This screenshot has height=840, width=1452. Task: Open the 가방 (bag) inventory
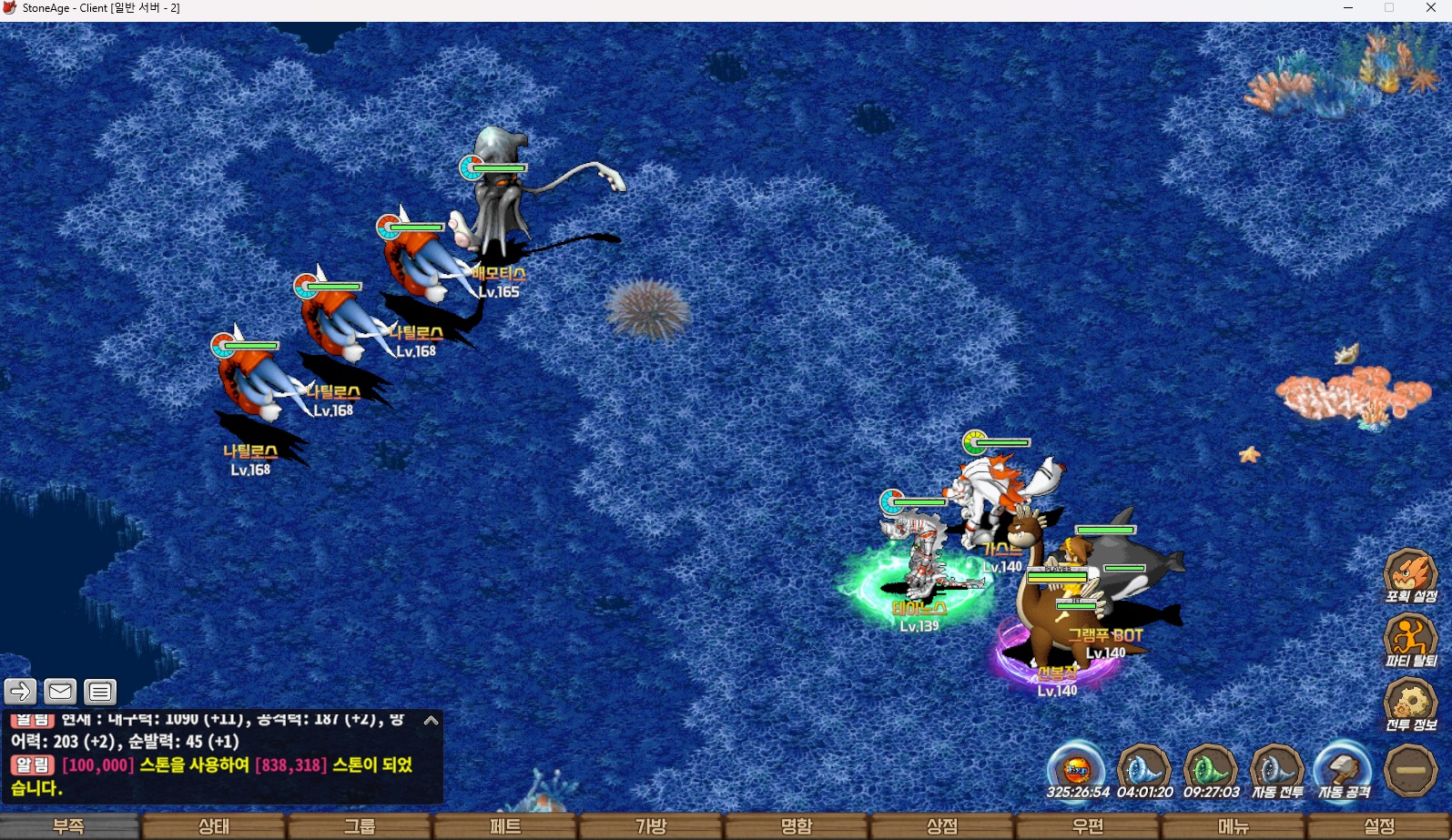pos(651,826)
